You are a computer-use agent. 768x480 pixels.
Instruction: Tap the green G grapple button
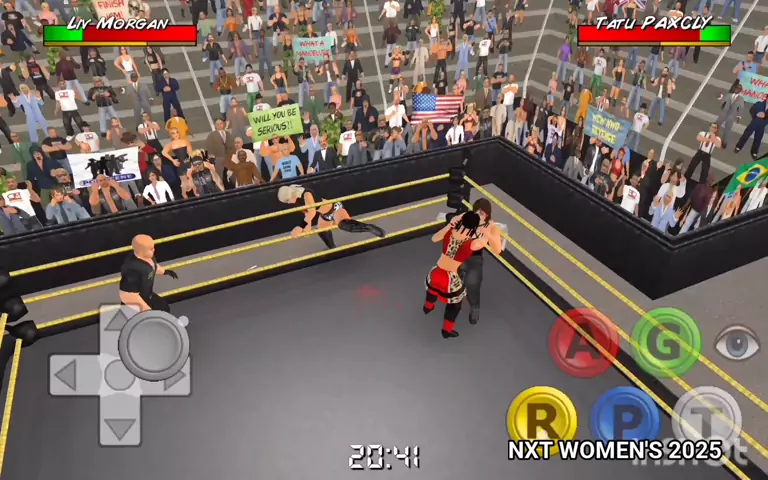pyautogui.click(x=665, y=342)
